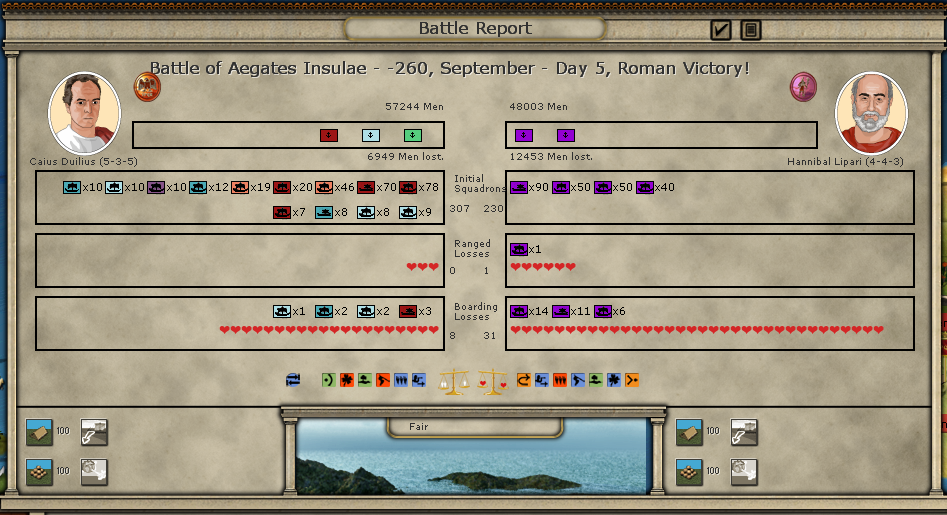Click the Roman eagle faction emblem
Image resolution: width=947 pixels, height=515 pixels.
[x=147, y=87]
